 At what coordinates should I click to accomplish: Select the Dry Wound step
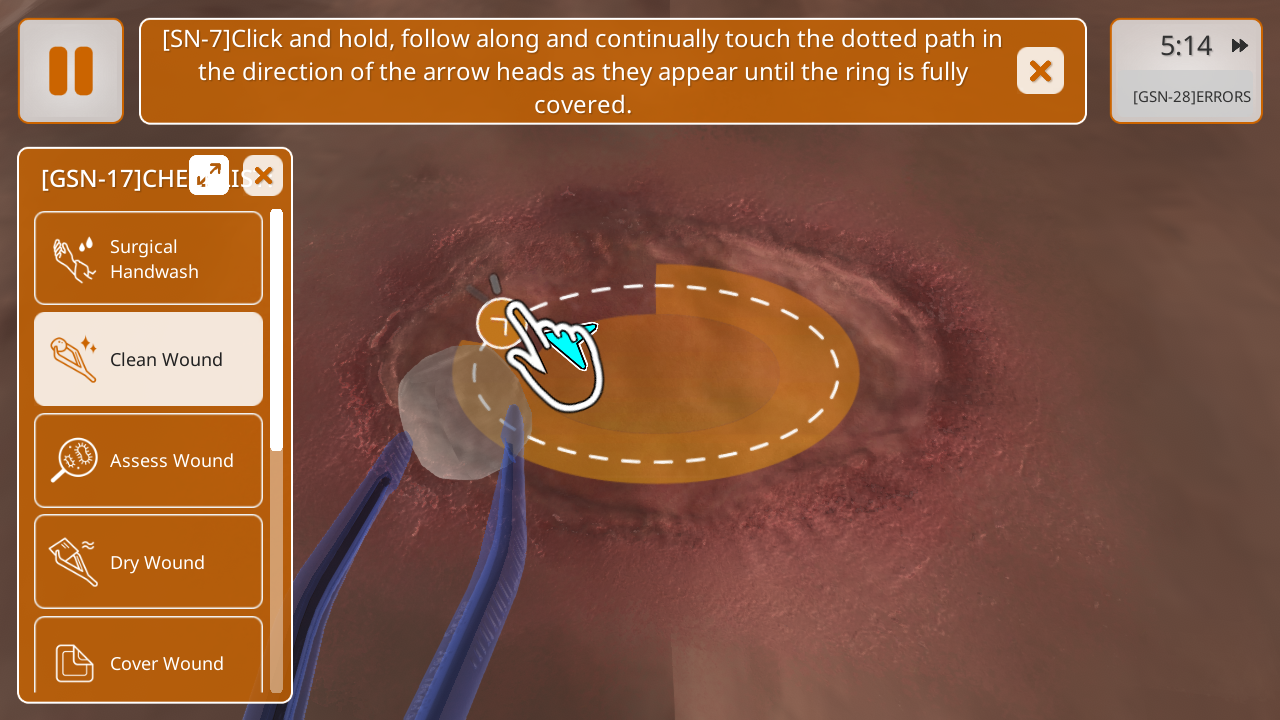click(149, 561)
